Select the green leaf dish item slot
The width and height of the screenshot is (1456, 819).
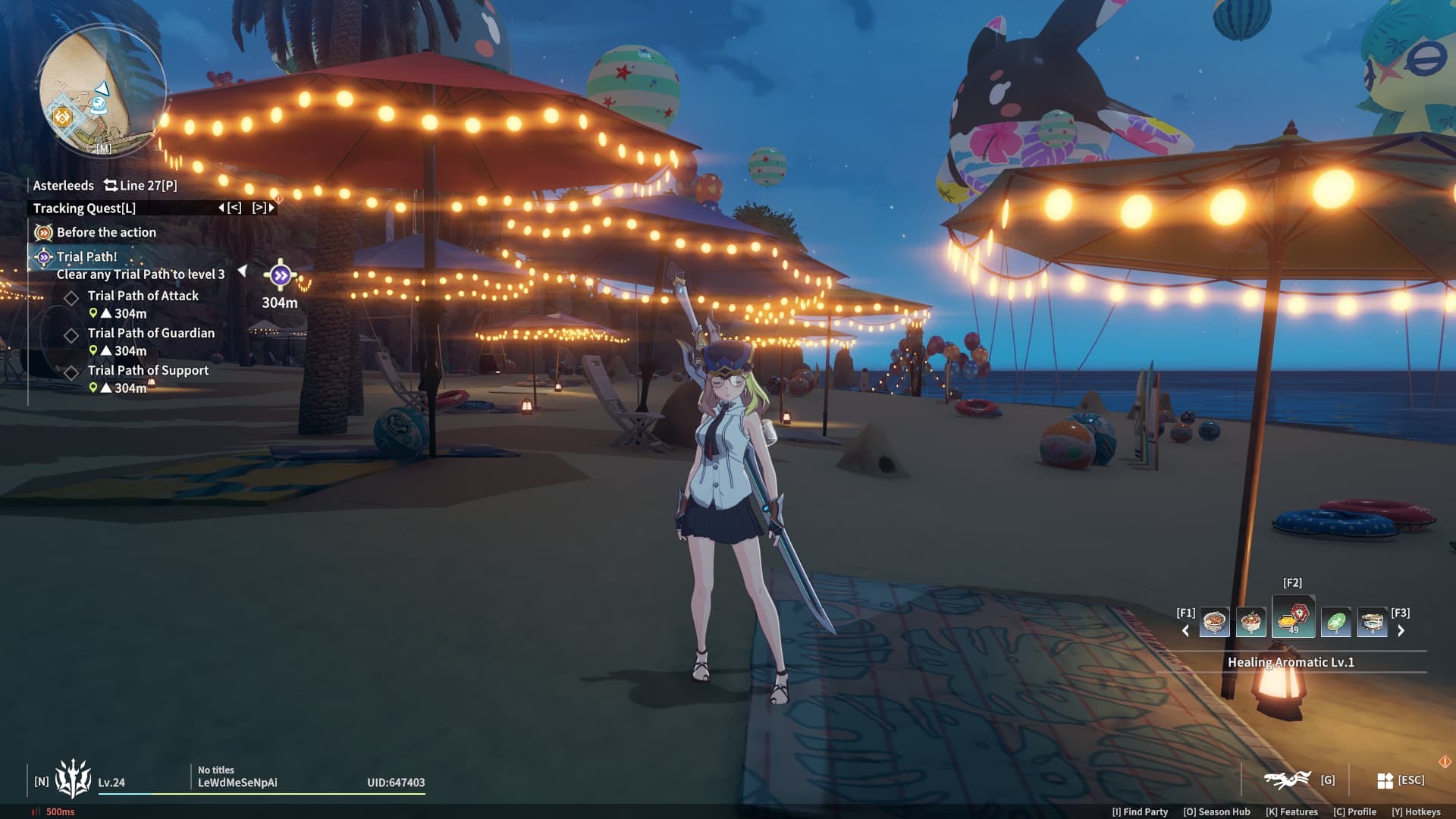1335,623
